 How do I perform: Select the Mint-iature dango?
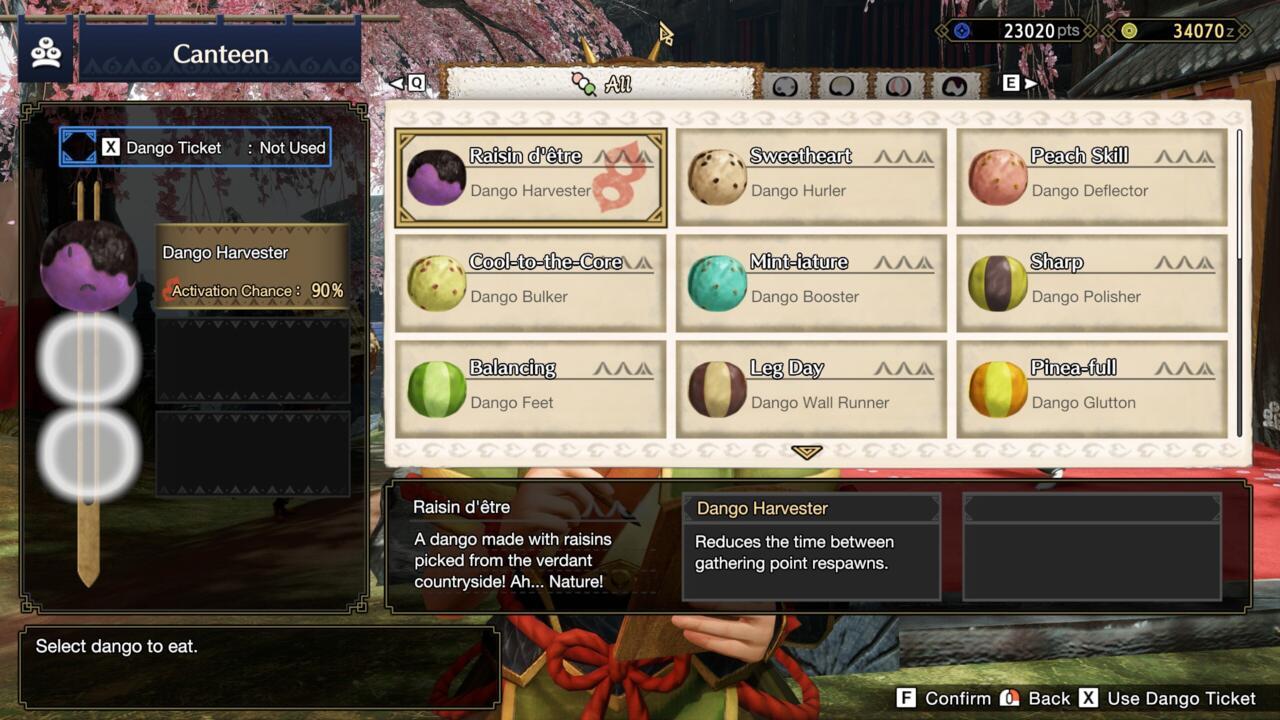tap(810, 282)
